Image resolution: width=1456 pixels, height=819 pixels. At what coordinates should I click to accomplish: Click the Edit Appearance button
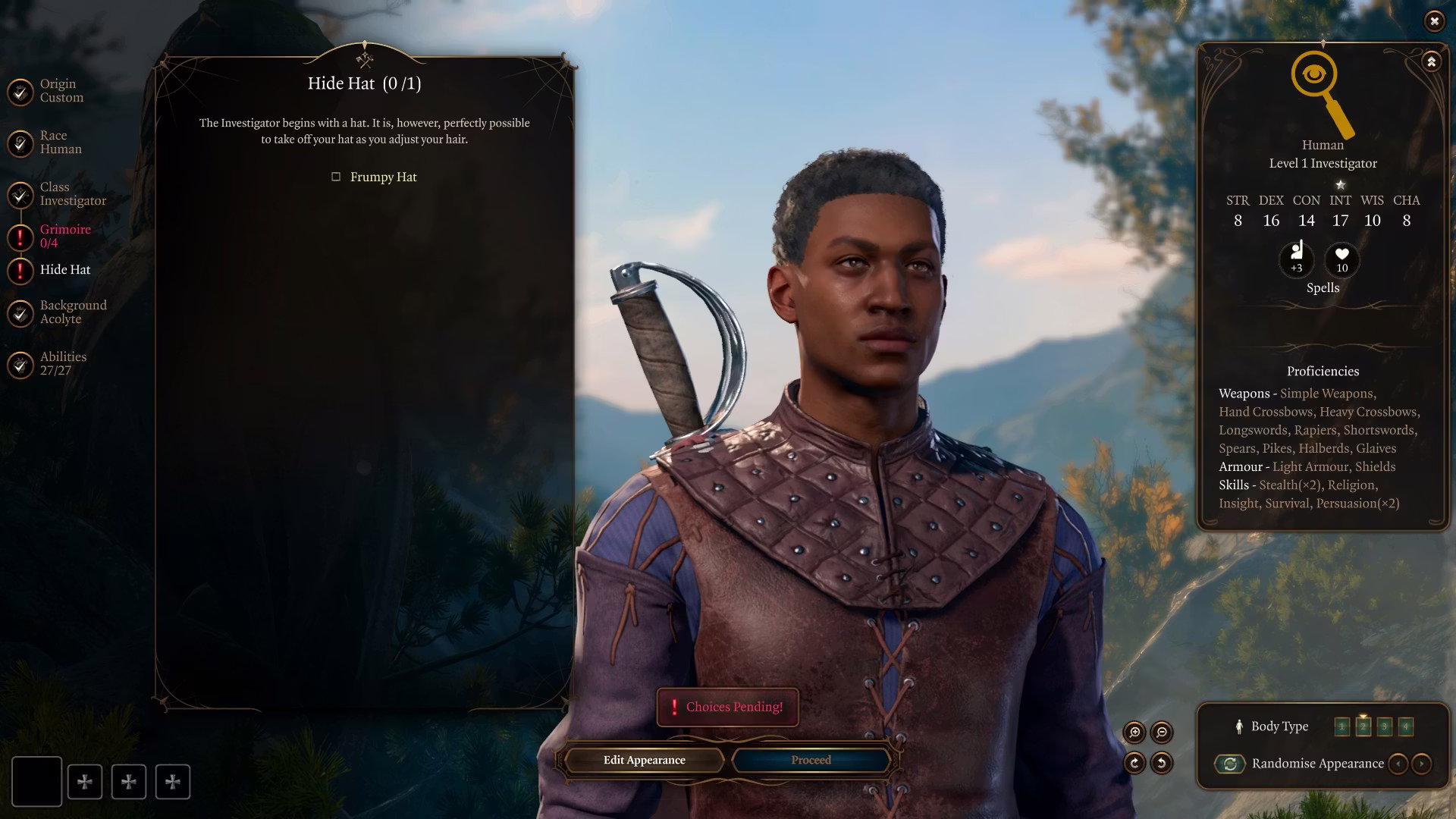tap(644, 760)
